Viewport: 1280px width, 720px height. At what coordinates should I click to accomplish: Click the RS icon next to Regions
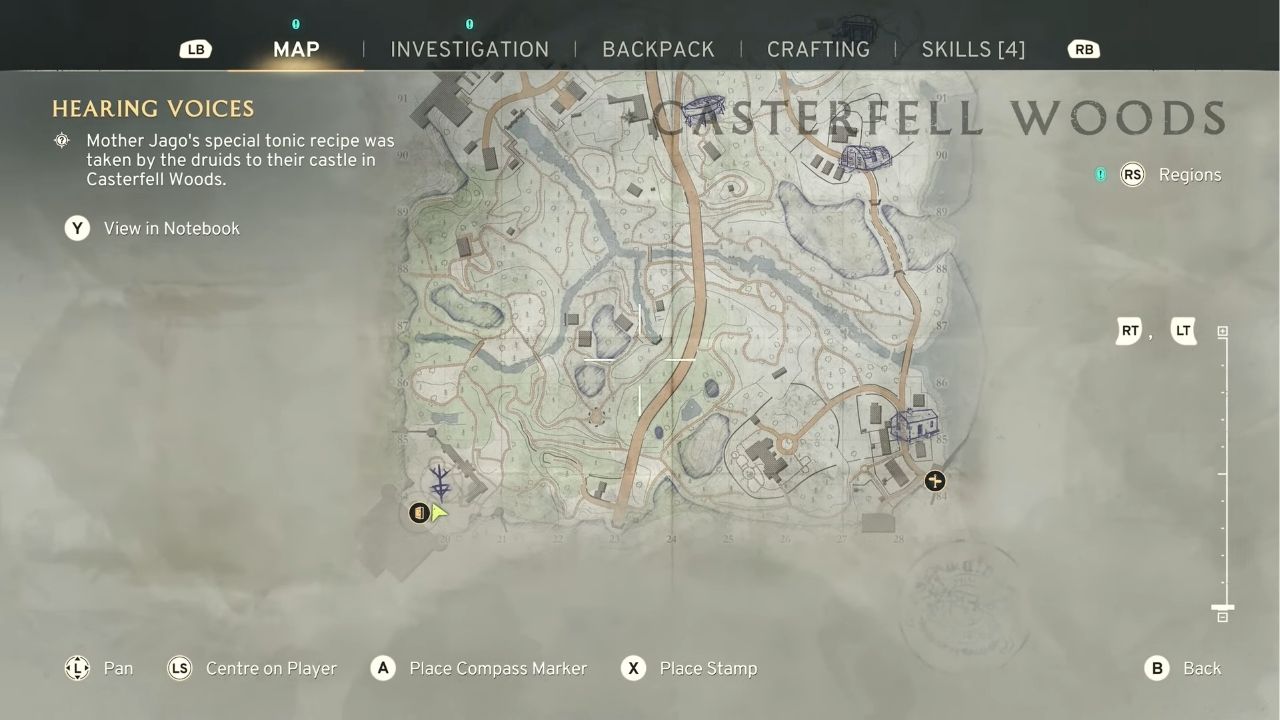pyautogui.click(x=1132, y=174)
